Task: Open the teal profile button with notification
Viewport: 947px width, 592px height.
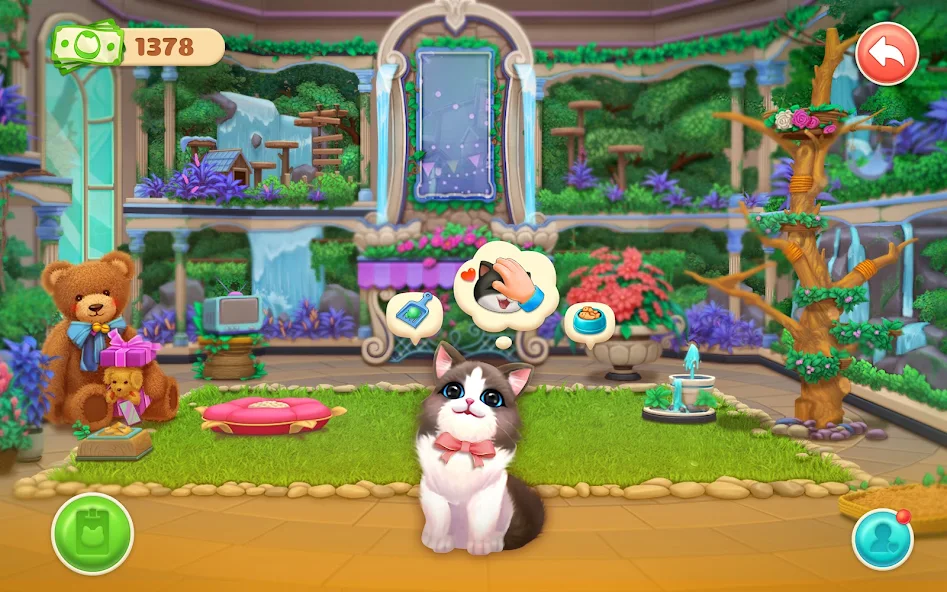Action: click(882, 539)
